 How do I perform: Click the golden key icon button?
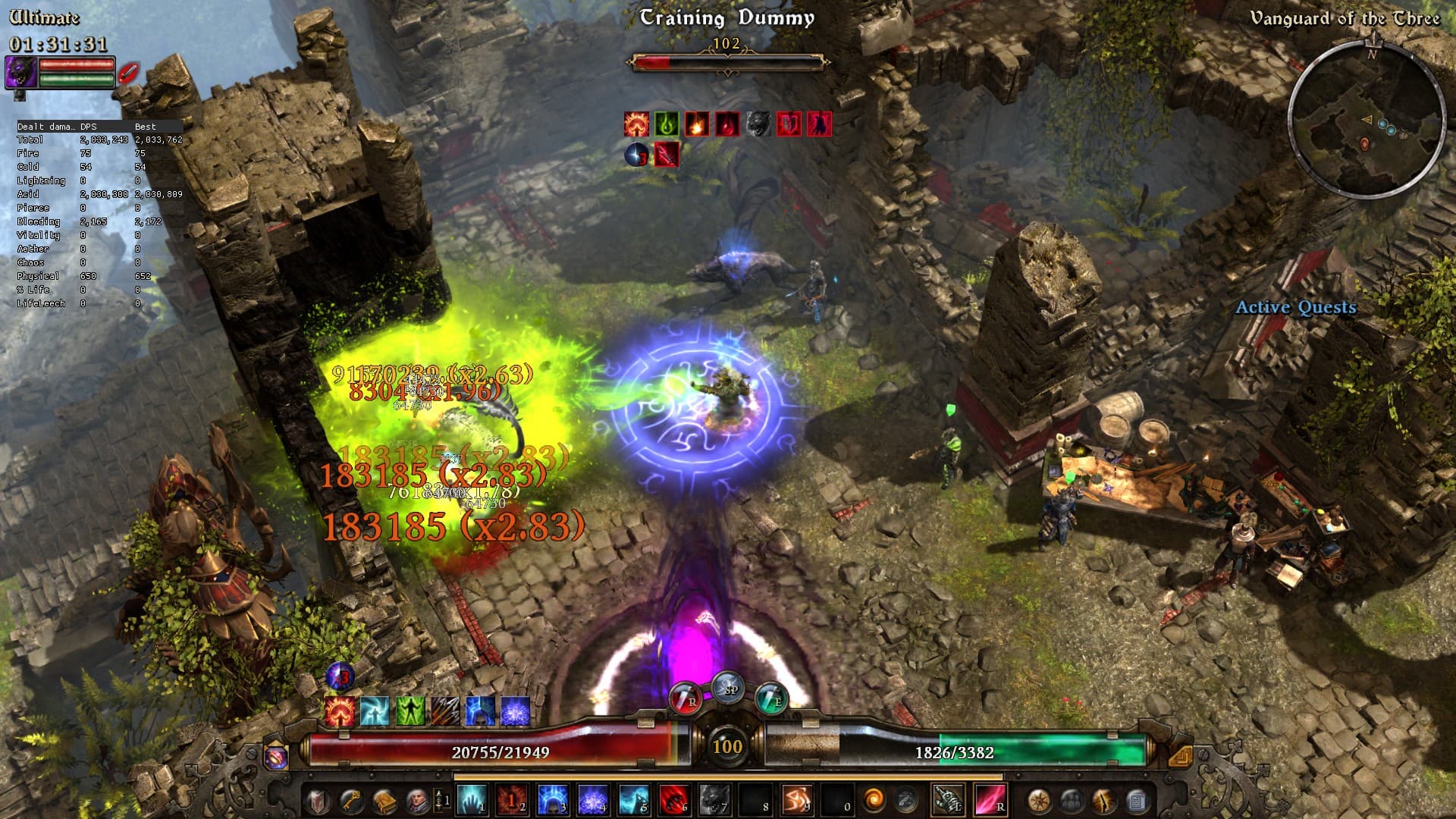[x=352, y=800]
